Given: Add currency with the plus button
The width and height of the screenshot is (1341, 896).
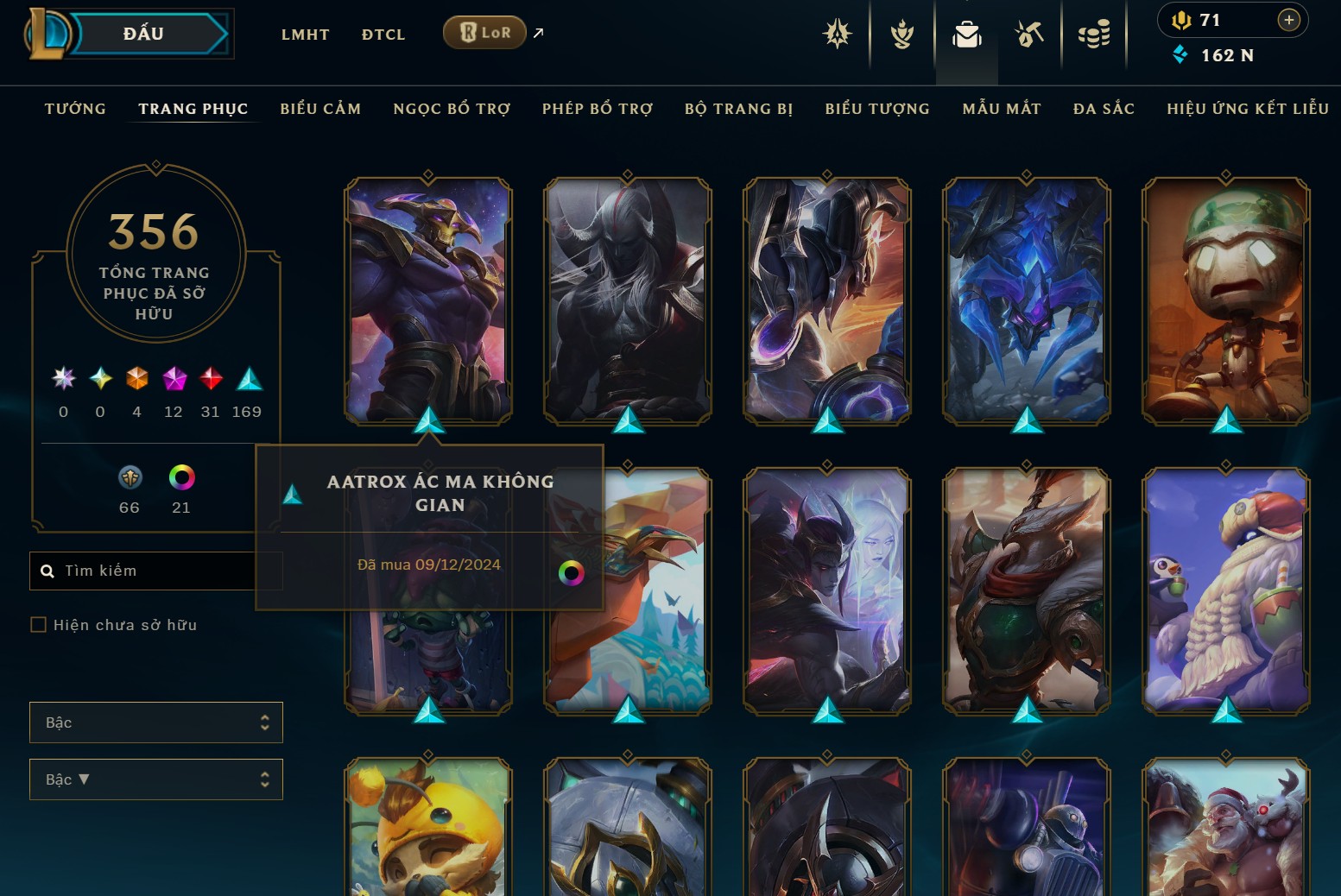Looking at the screenshot, I should (1288, 20).
